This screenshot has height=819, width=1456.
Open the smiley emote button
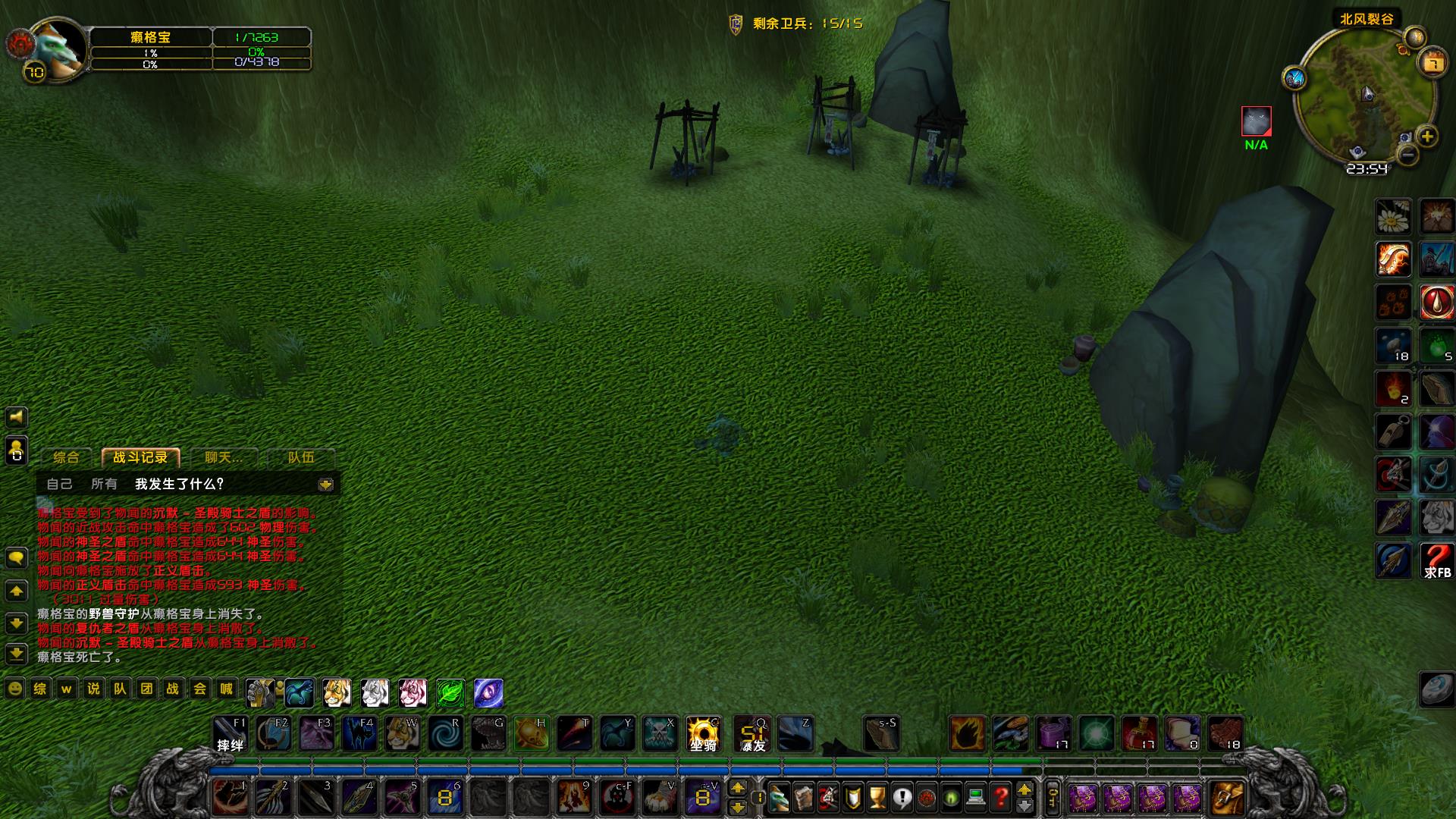tap(14, 689)
